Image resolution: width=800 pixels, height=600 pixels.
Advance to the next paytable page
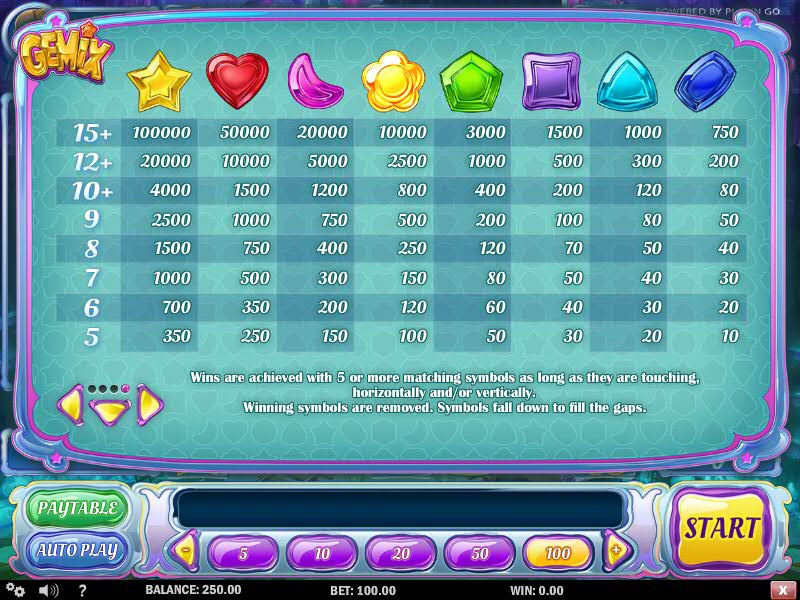pyautogui.click(x=150, y=404)
